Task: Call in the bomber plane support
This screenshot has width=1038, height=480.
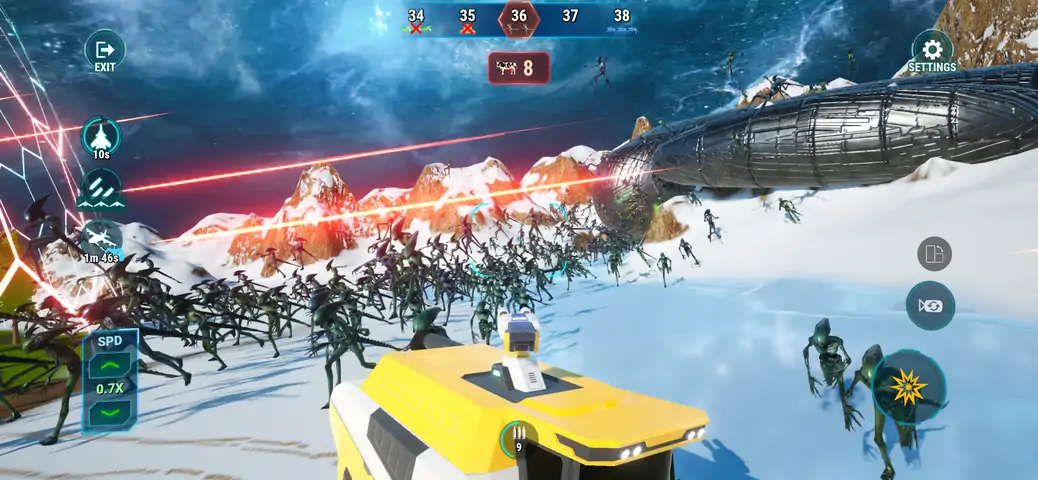Action: point(101,239)
